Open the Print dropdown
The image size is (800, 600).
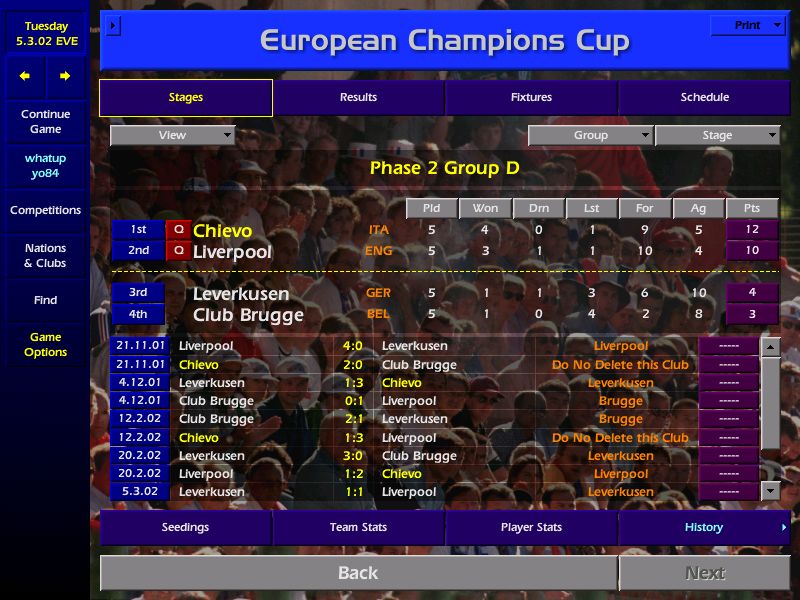pyautogui.click(x=747, y=25)
